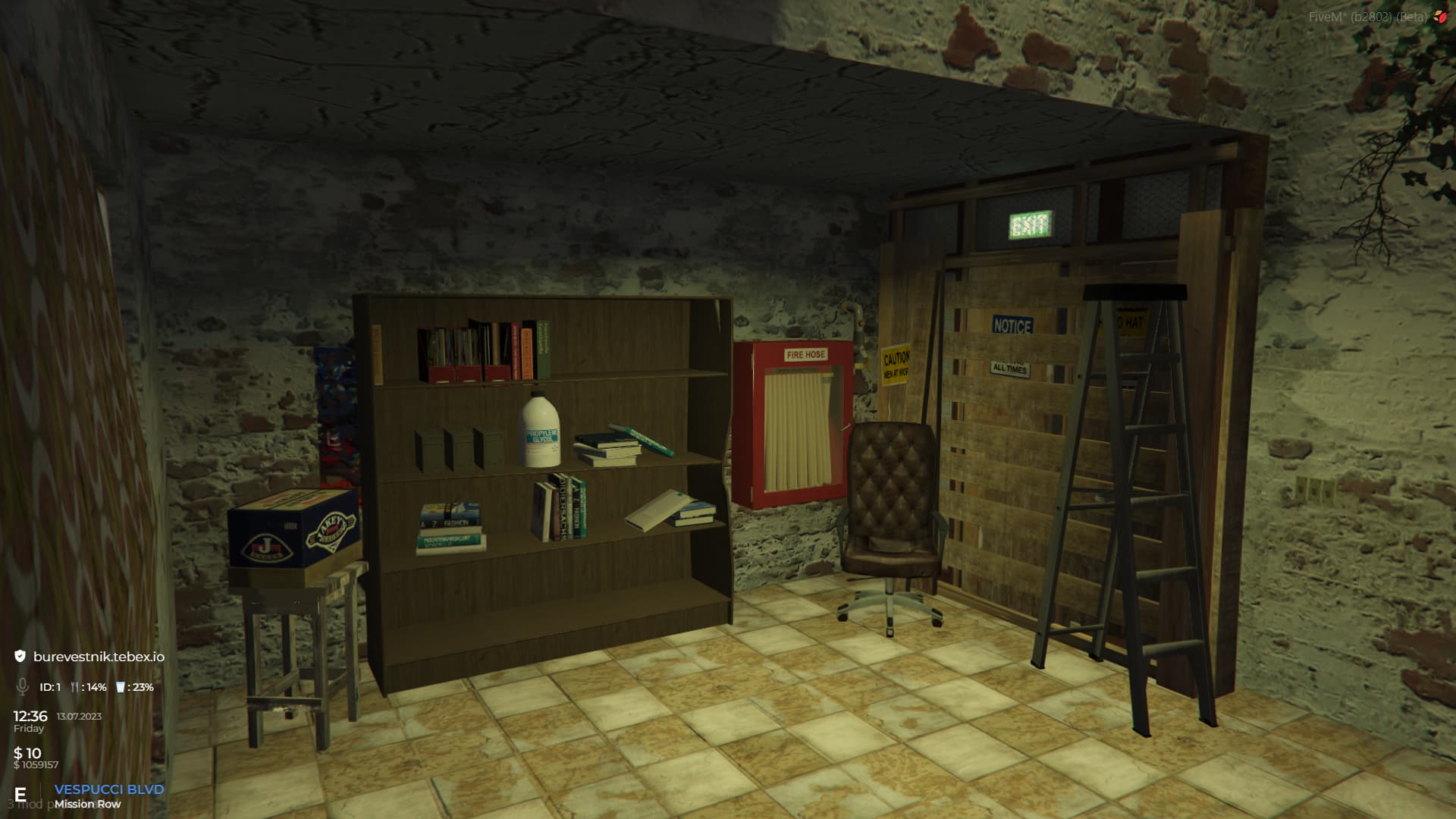Toggle the green EXIT sign display

click(x=1030, y=224)
